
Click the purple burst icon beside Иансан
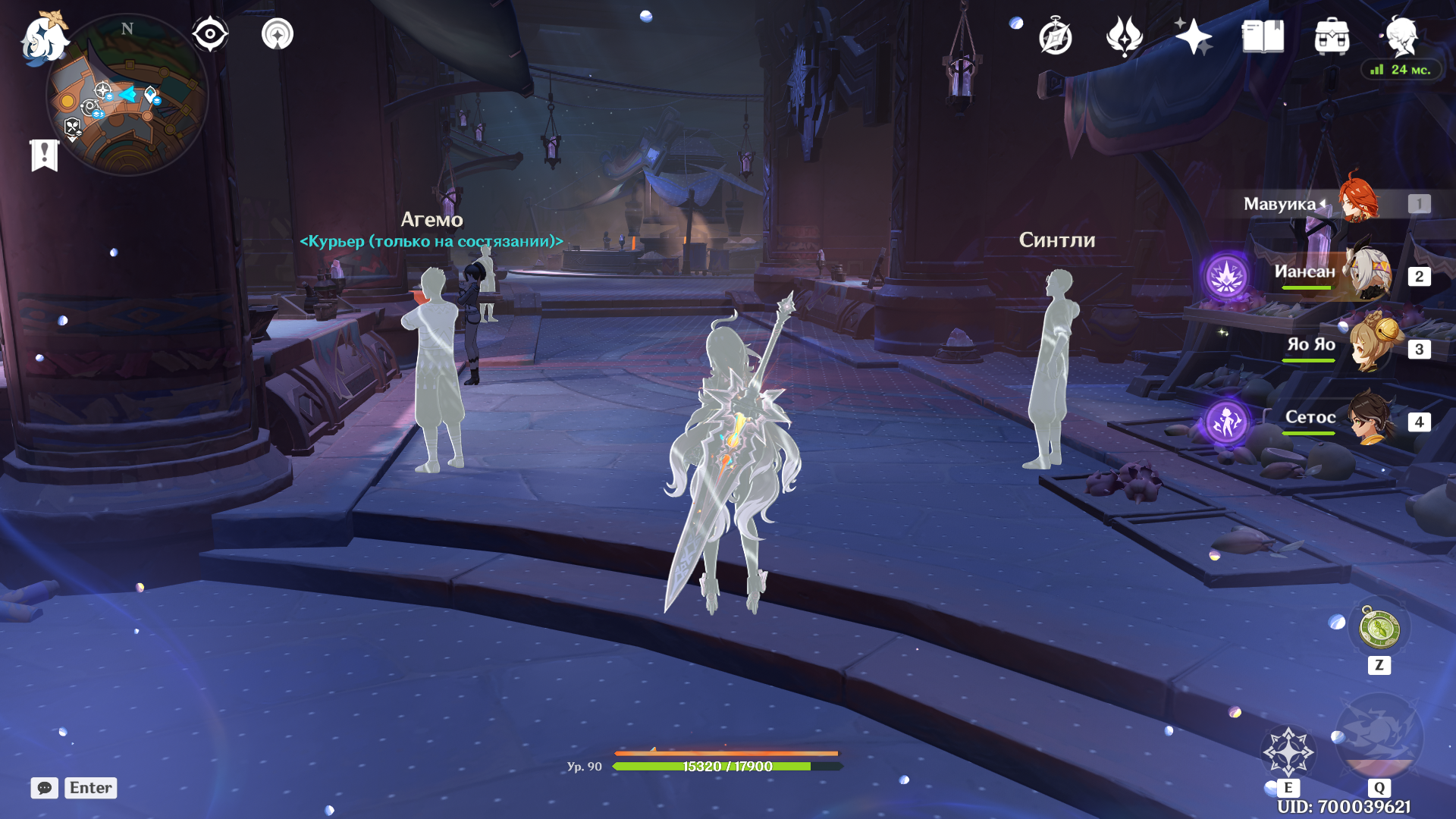point(1226,276)
